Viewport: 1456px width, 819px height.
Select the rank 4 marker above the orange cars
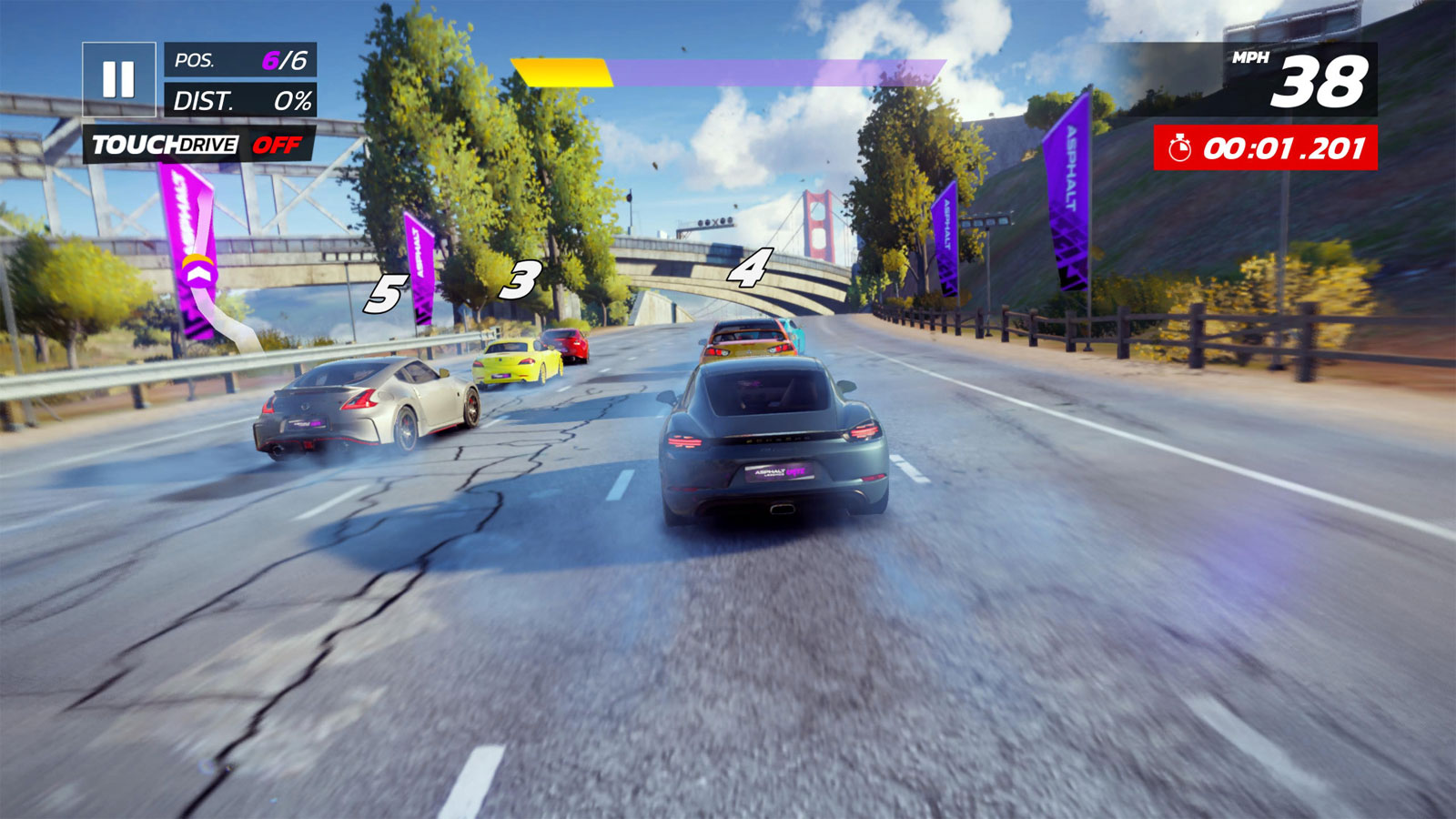click(x=749, y=268)
